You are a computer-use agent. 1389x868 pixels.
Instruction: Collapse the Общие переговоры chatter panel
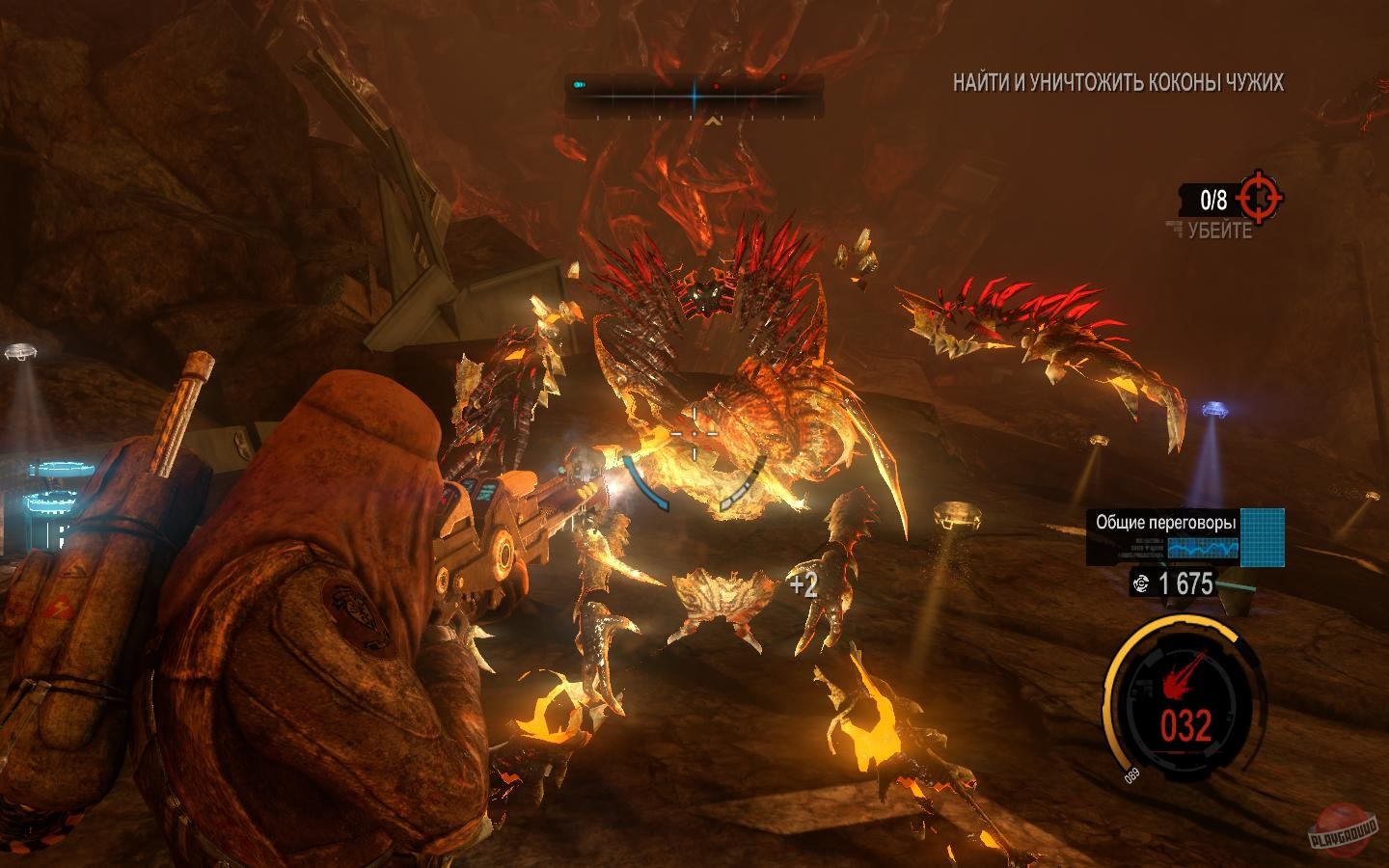pos(1167,521)
